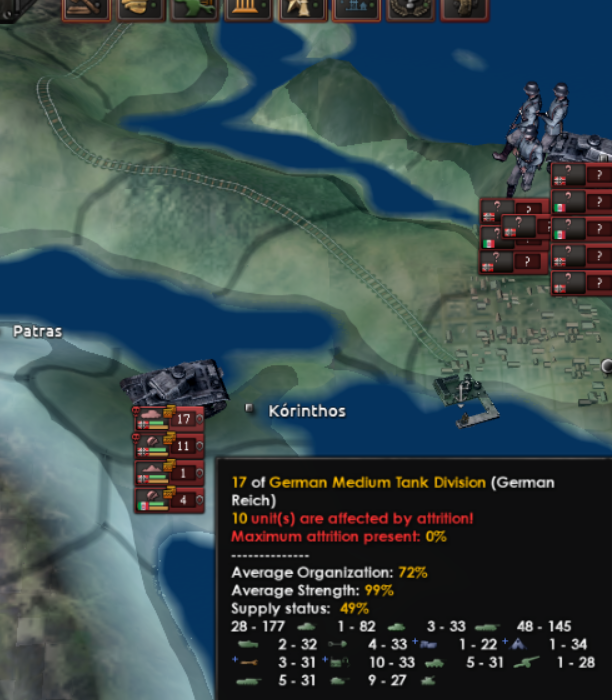The width and height of the screenshot is (612, 700).
Task: Select the stack of 11 German infantry divisions
Action: [170, 446]
